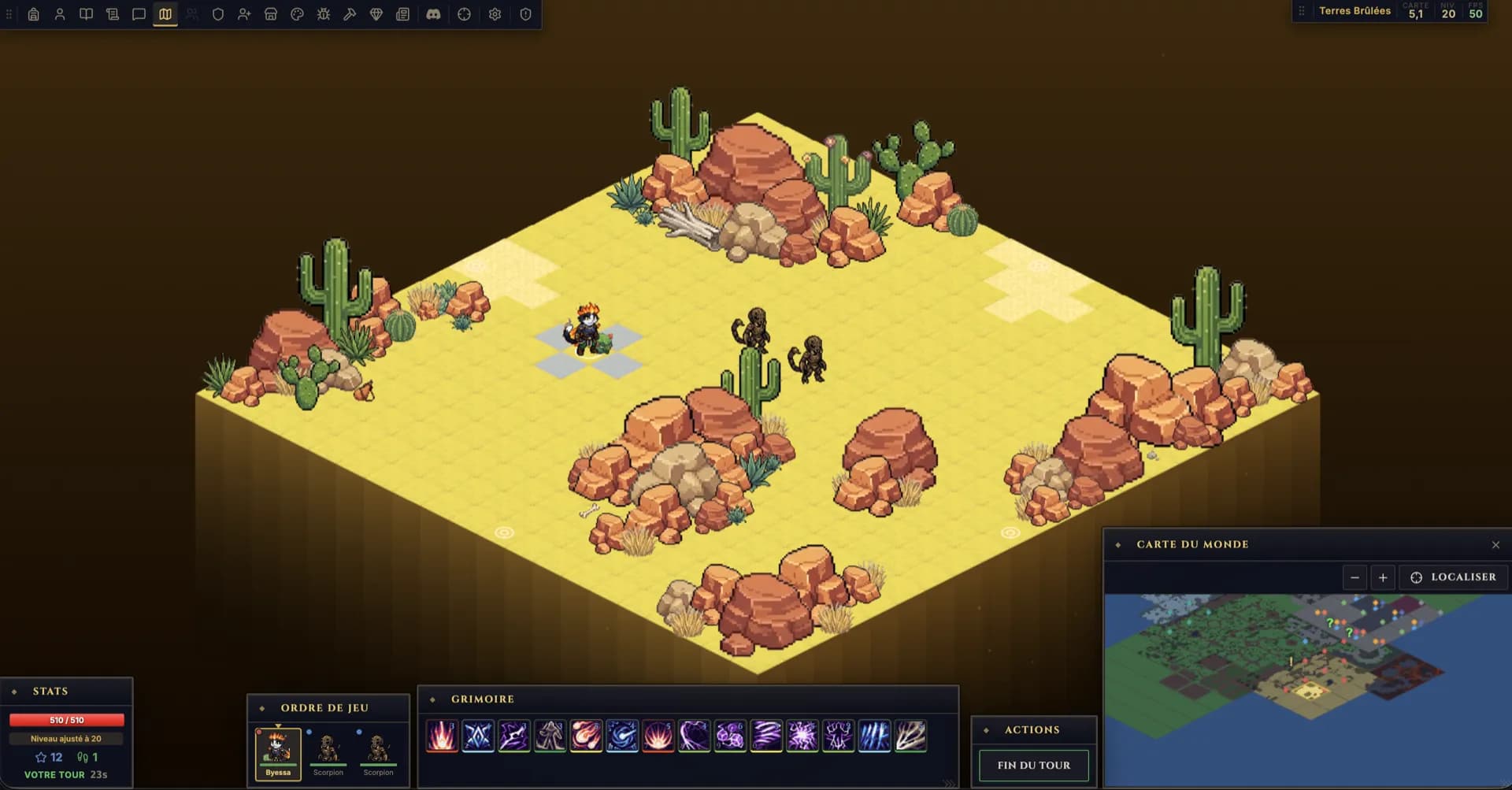Toggle the world map icon in the toolbar

(165, 13)
